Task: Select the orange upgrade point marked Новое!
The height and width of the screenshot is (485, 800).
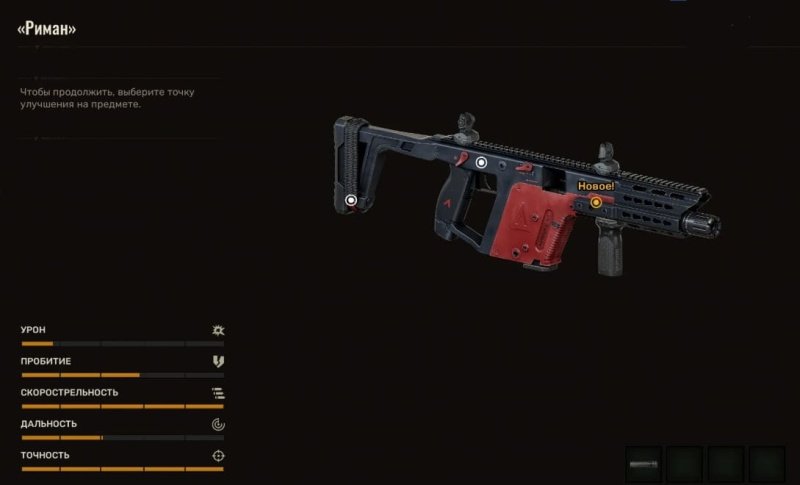Action: pyautogui.click(x=596, y=202)
